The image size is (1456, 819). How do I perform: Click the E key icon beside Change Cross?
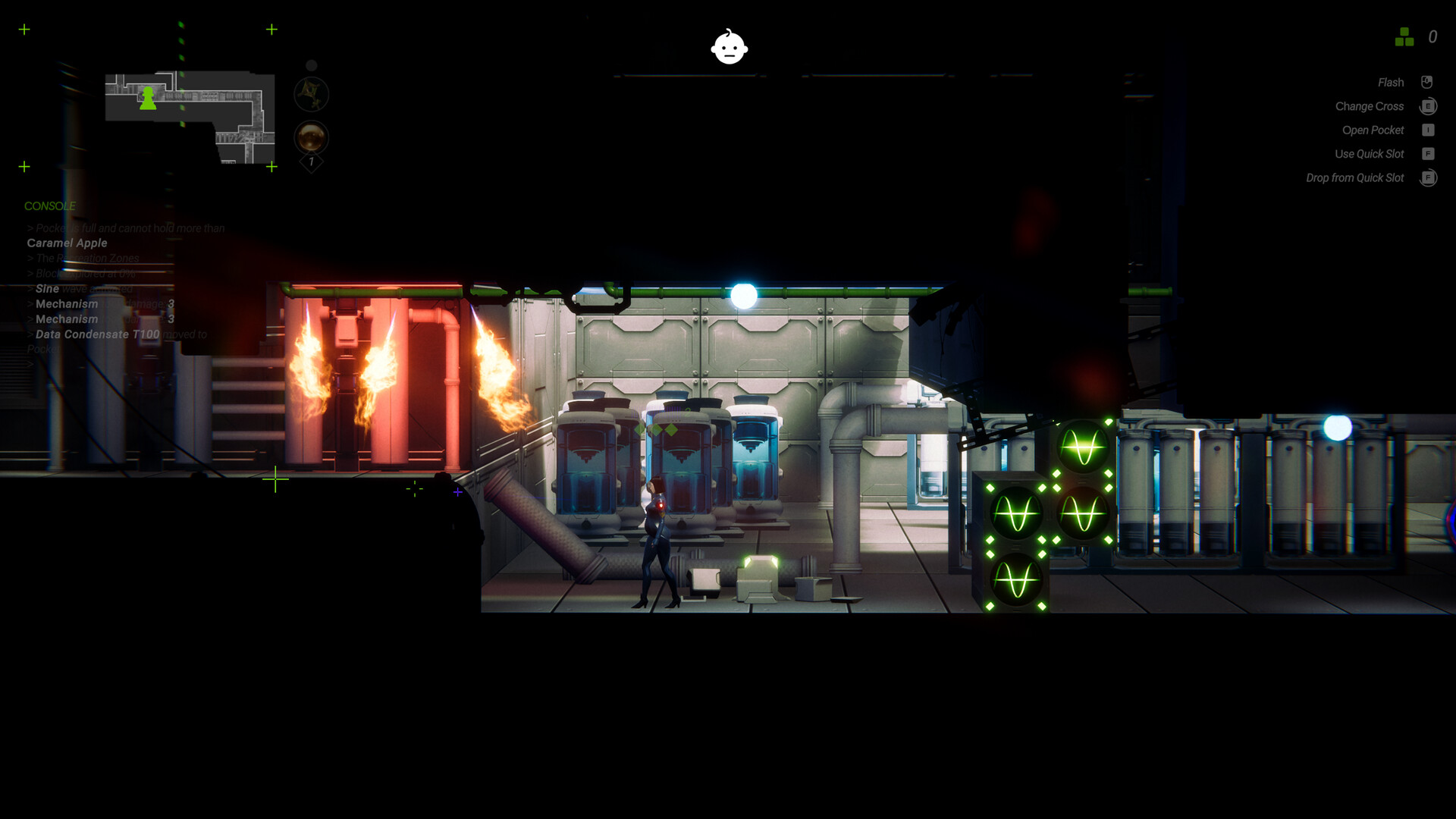coord(1428,106)
